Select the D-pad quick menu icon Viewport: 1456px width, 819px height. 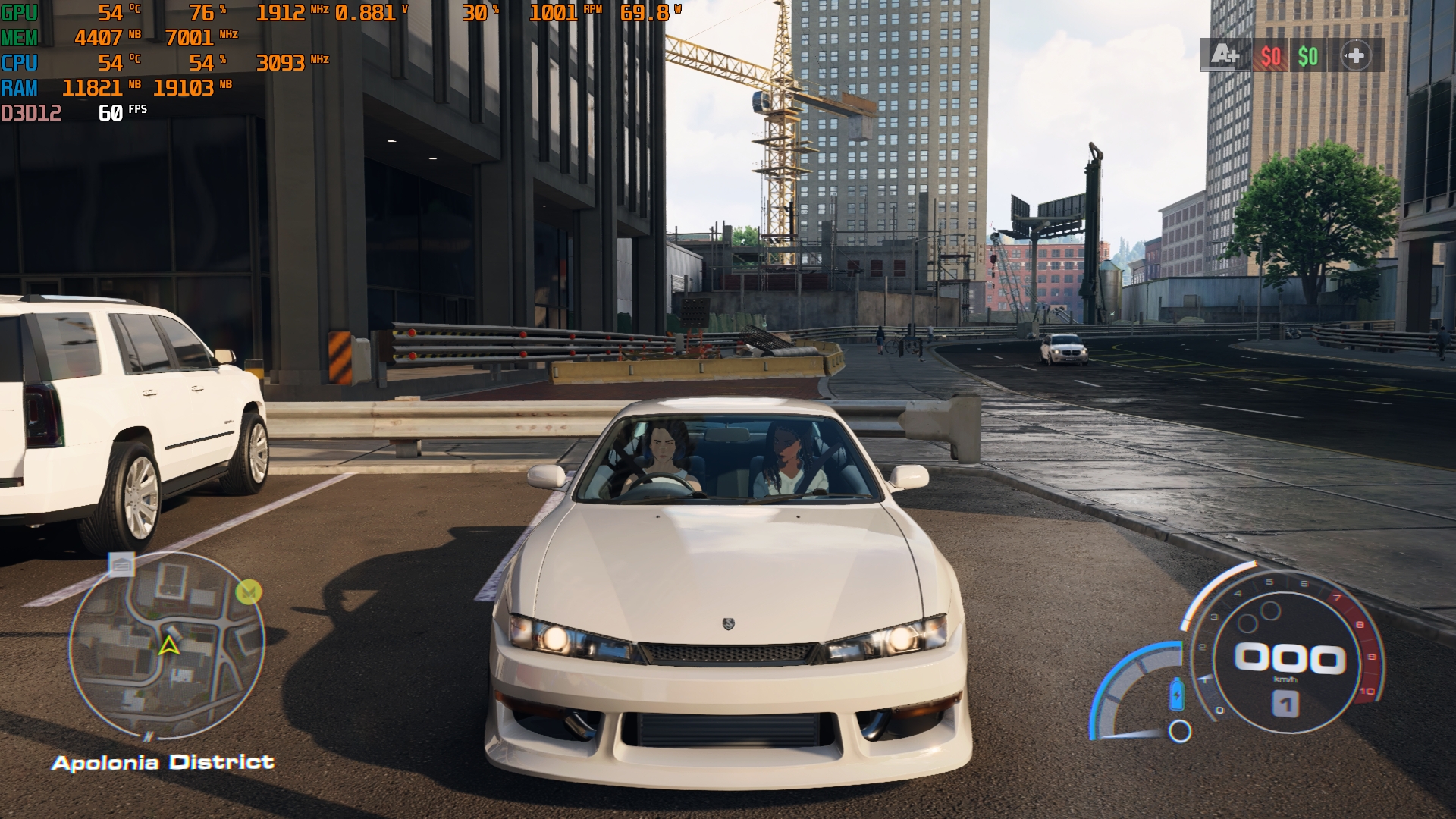tap(1355, 55)
